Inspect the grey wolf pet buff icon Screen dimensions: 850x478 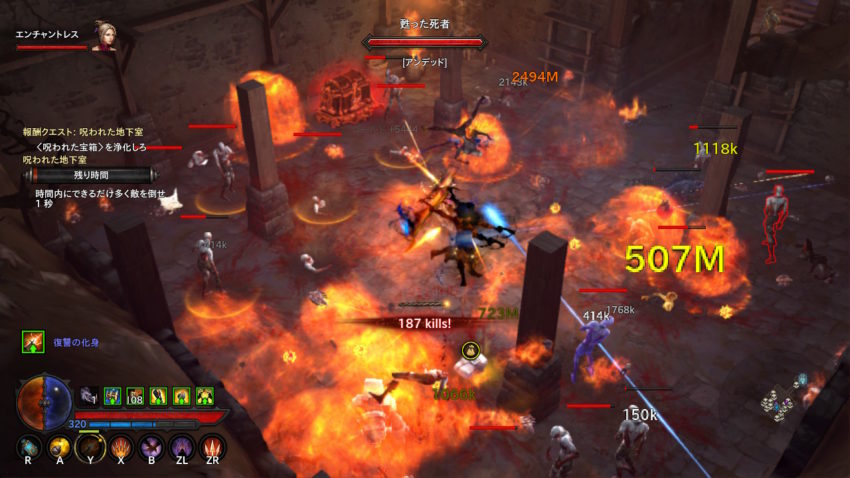(89, 396)
